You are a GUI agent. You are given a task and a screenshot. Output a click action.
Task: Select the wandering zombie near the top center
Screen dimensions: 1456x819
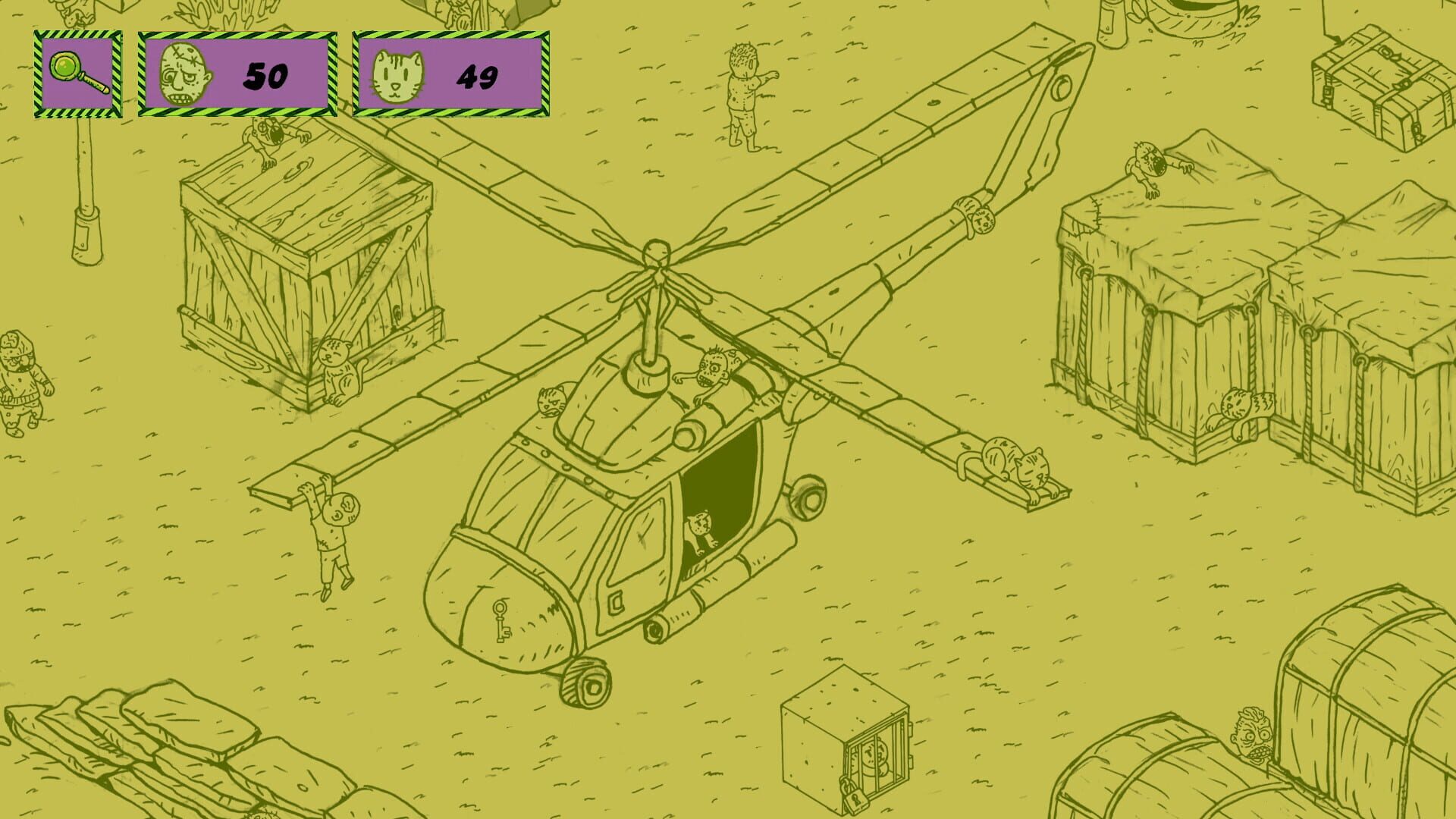pyautogui.click(x=745, y=91)
